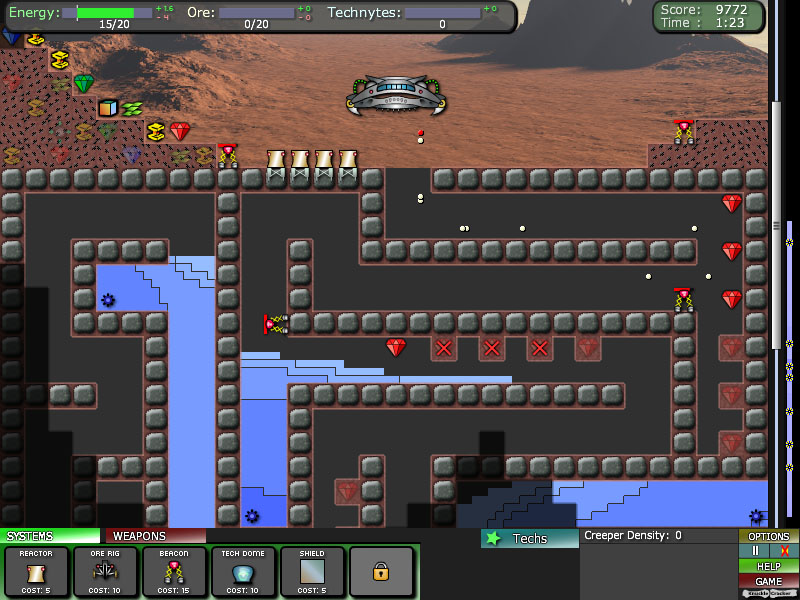Show the Help screen
Image resolution: width=800 pixels, height=600 pixels.
coord(769,566)
